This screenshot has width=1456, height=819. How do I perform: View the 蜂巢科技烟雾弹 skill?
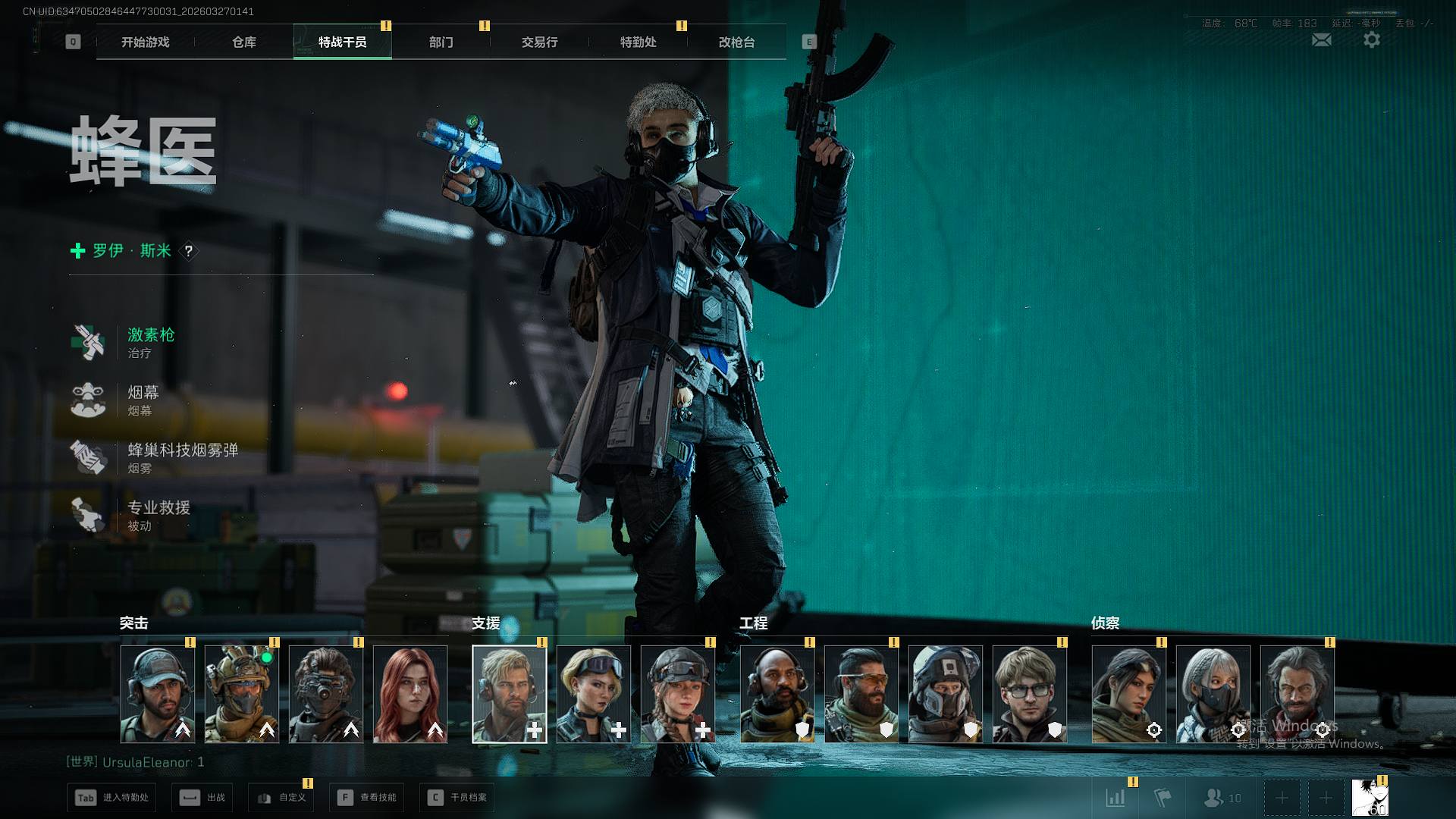pos(182,457)
